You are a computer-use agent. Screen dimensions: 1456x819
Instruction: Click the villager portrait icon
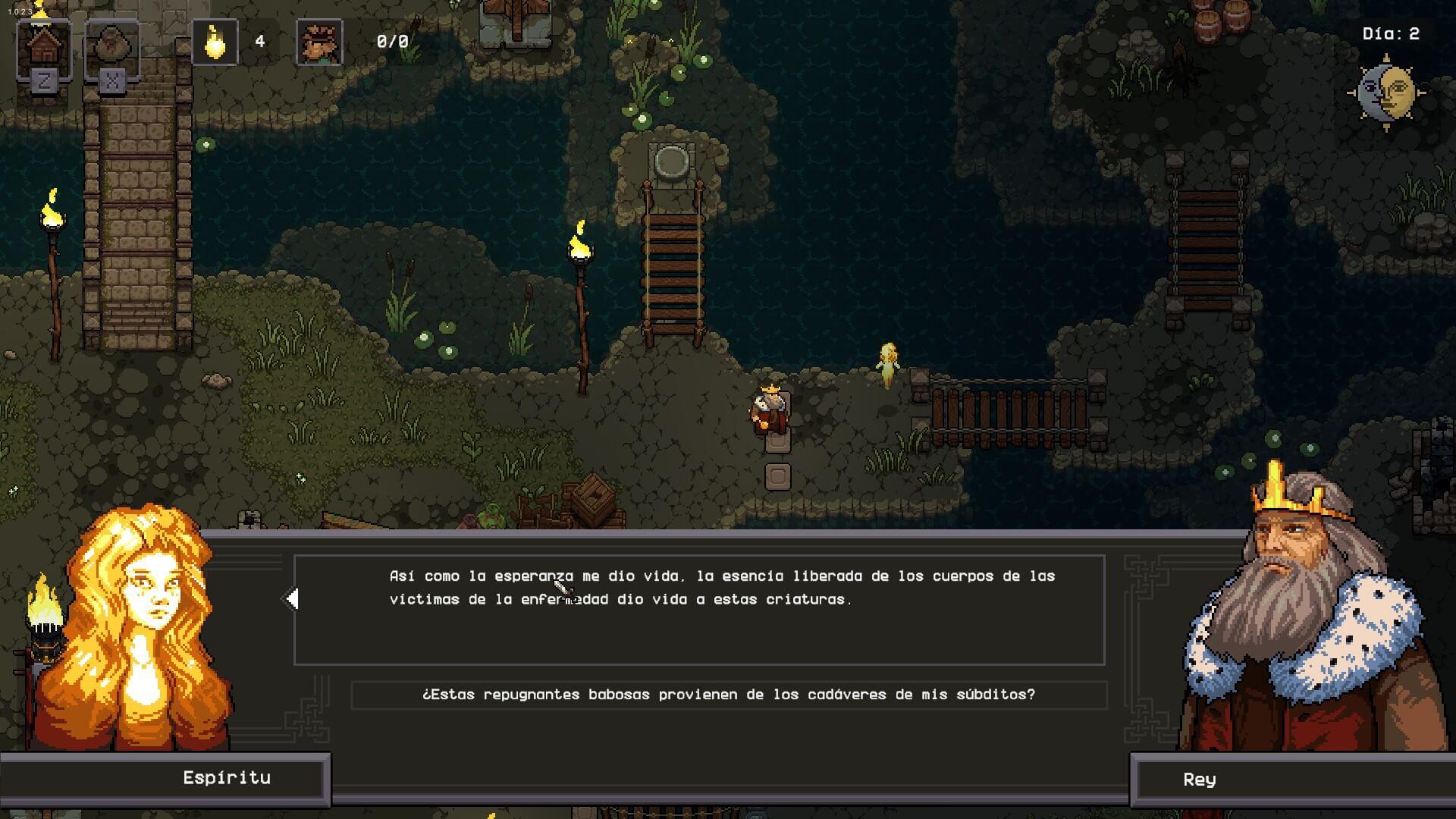319,42
